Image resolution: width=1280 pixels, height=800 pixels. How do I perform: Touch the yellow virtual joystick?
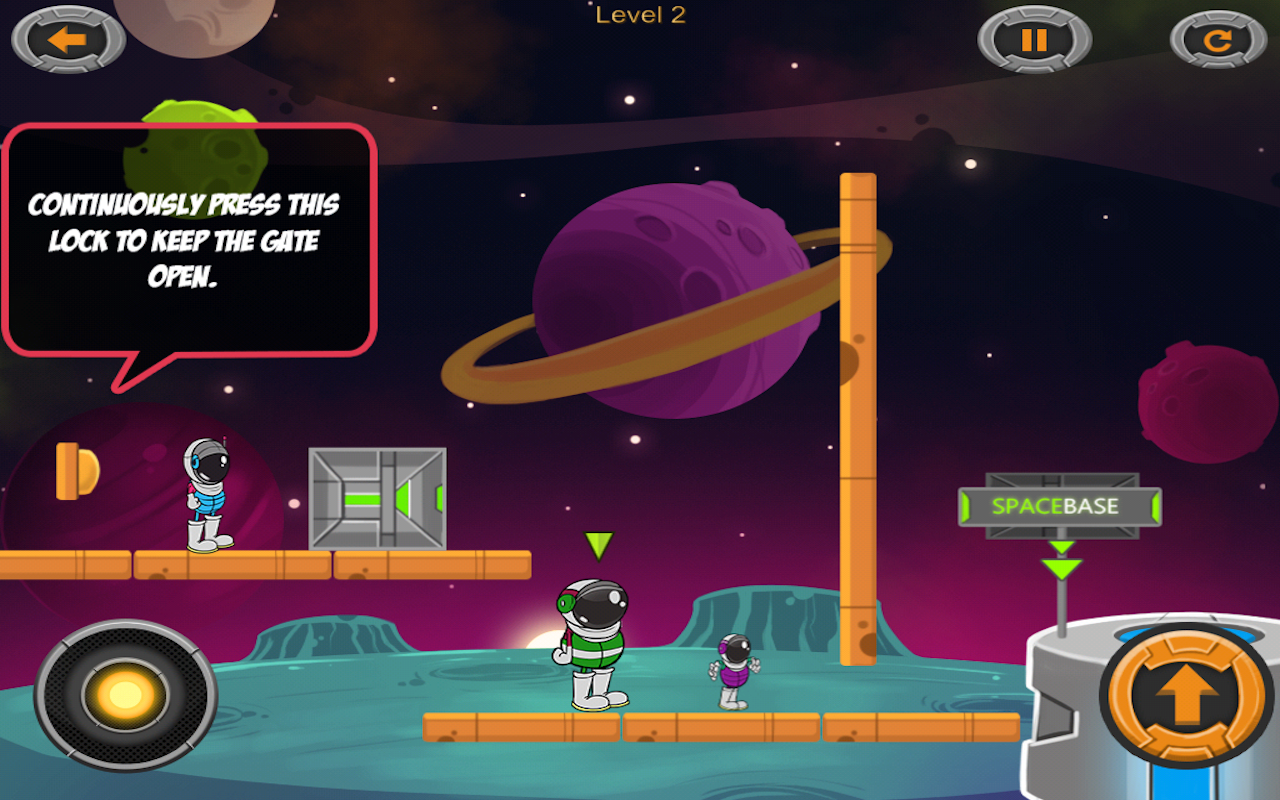[125, 695]
